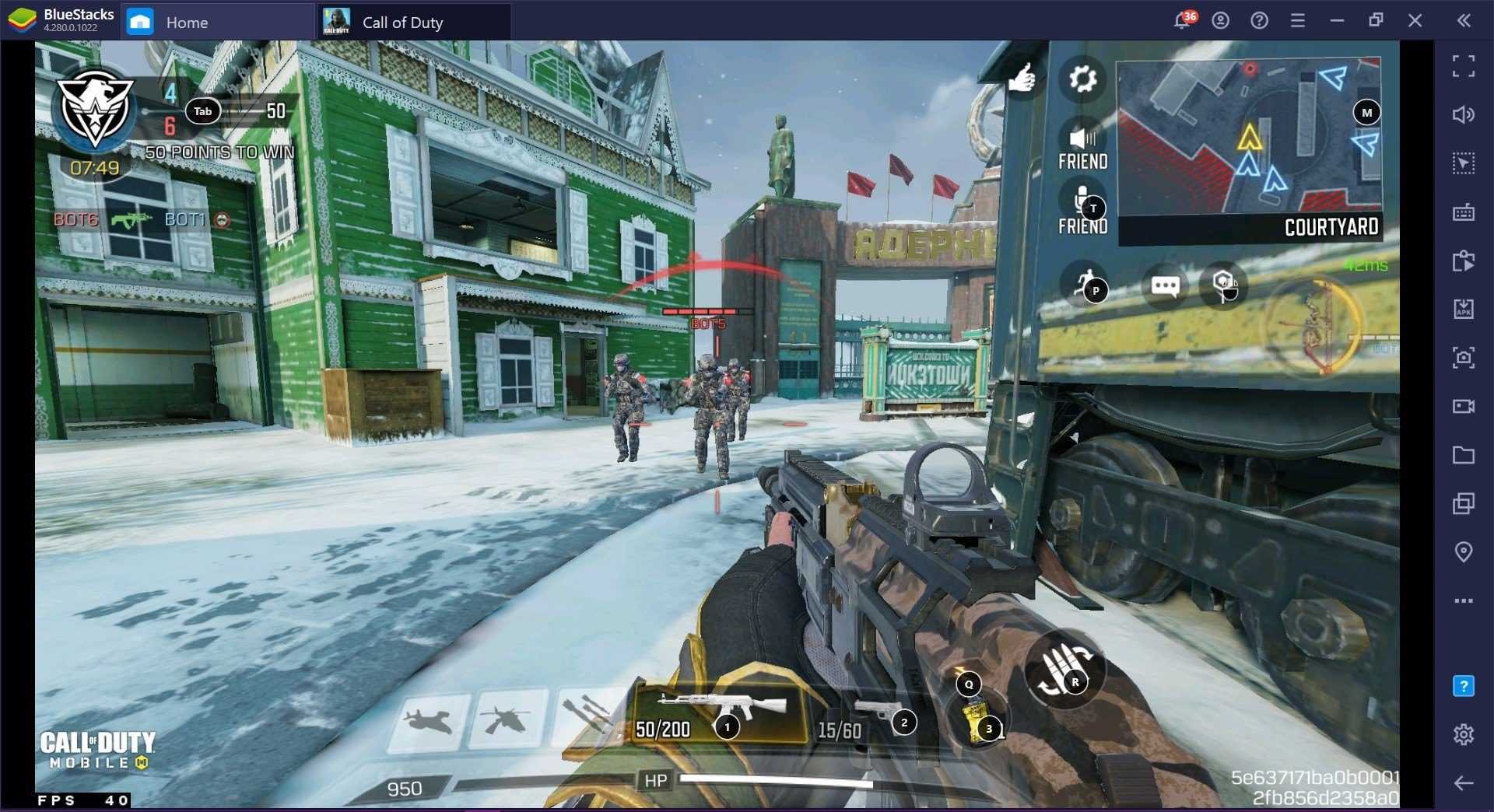Throw the yellow lethal grenade
This screenshot has width=1494, height=812.
tap(978, 719)
